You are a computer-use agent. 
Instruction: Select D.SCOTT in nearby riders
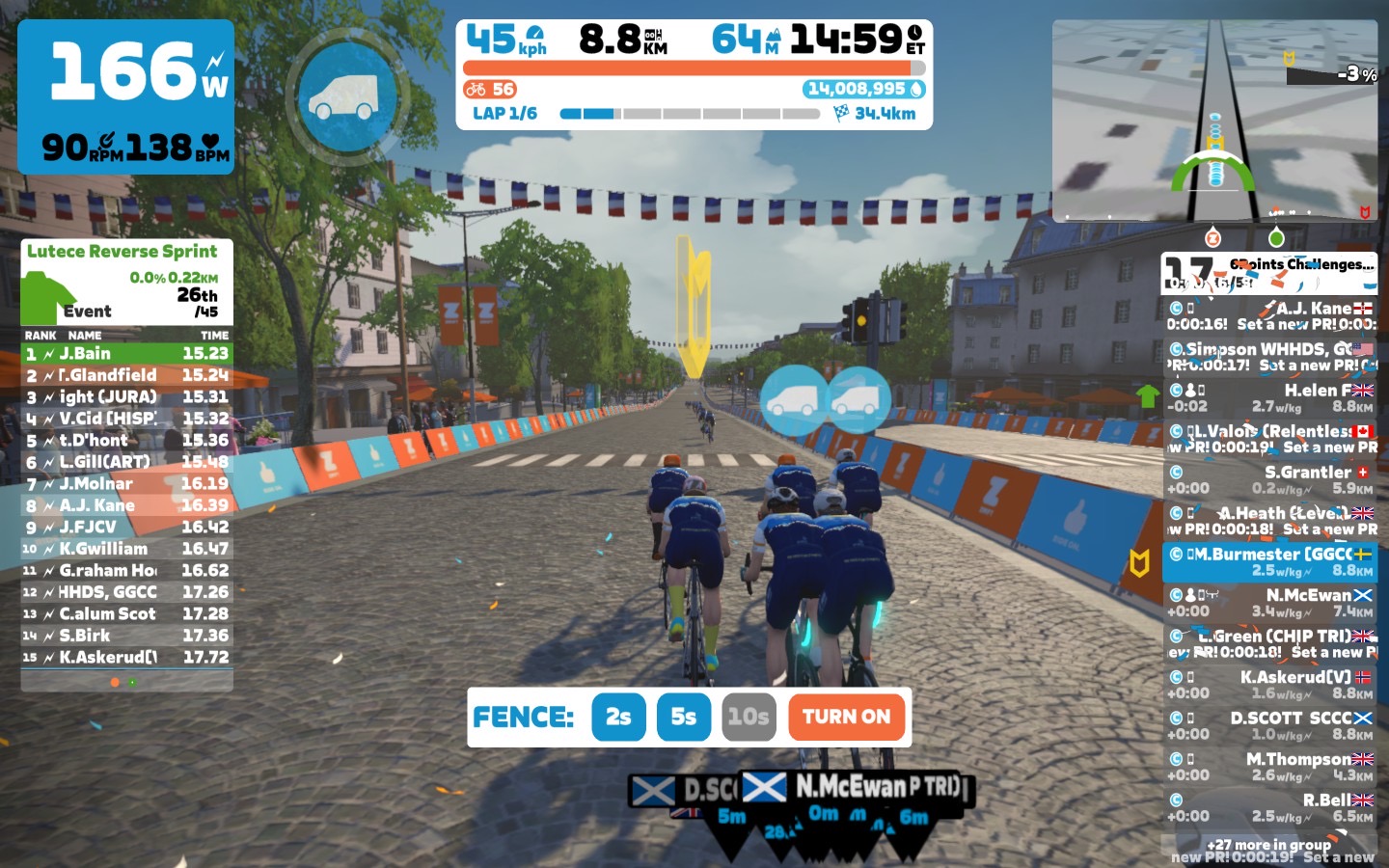(1269, 725)
